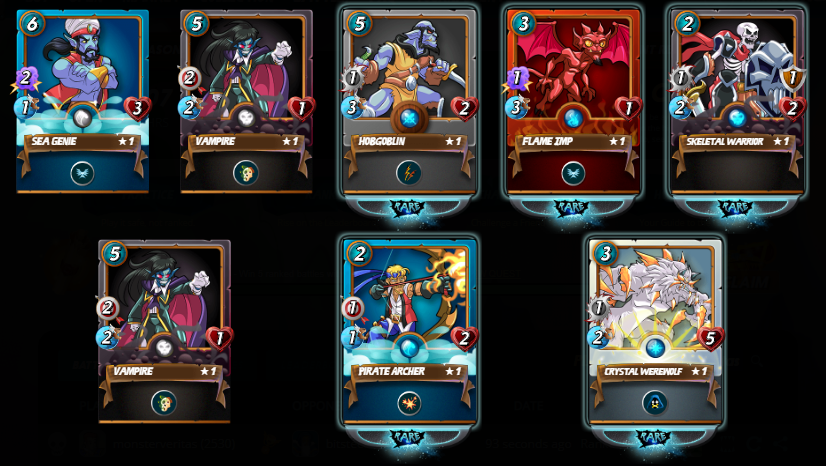826x466 pixels.
Task: Click Sea Genie's flying ability icon
Action: pyautogui.click(x=82, y=173)
